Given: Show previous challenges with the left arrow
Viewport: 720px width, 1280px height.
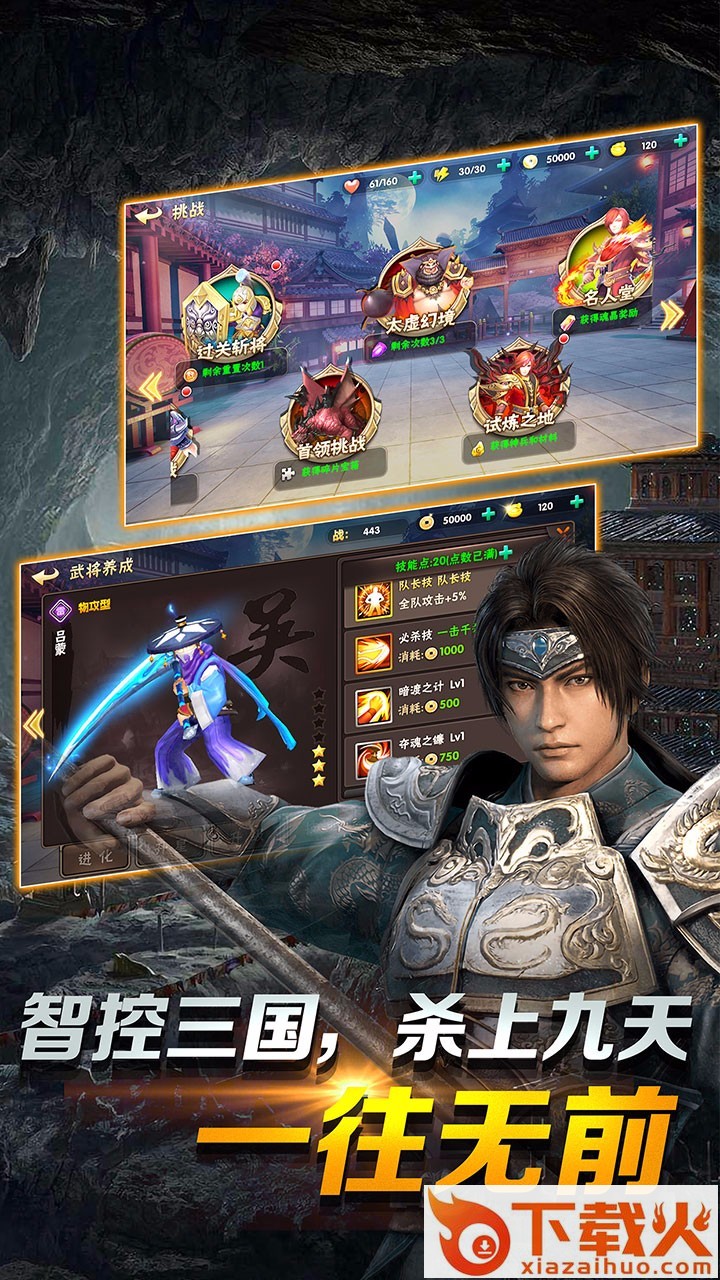Looking at the screenshot, I should click(x=150, y=385).
